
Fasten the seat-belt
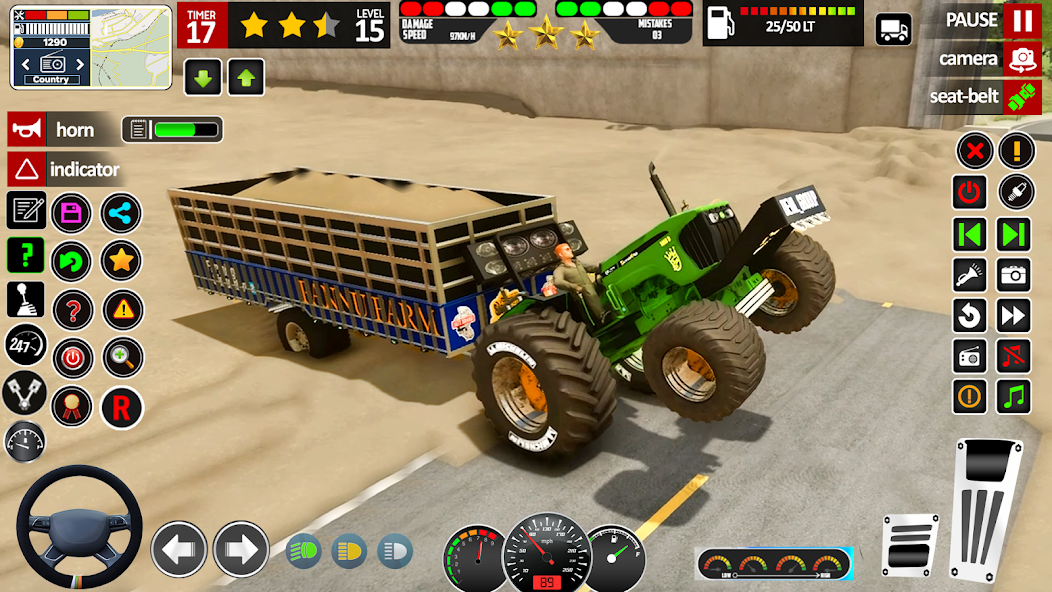point(1021,97)
